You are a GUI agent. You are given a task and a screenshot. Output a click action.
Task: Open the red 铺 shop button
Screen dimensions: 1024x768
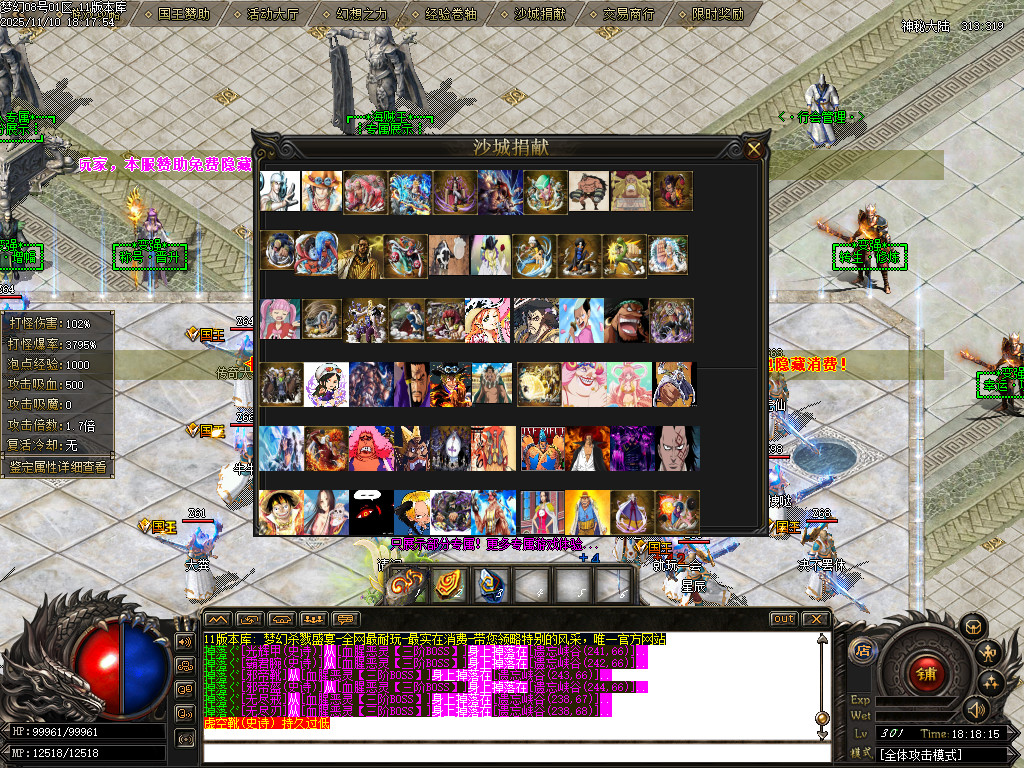925,671
